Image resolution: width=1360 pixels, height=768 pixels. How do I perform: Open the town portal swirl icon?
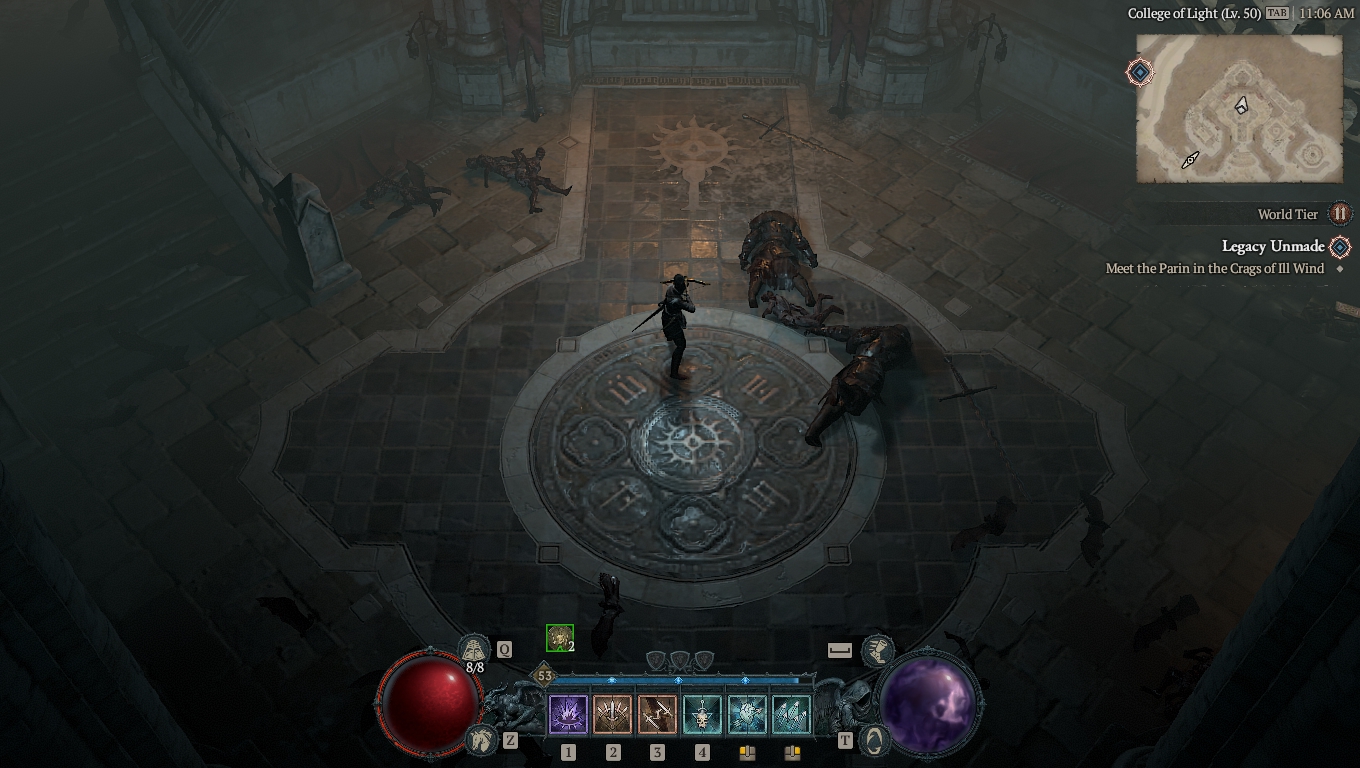pyautogui.click(x=874, y=740)
